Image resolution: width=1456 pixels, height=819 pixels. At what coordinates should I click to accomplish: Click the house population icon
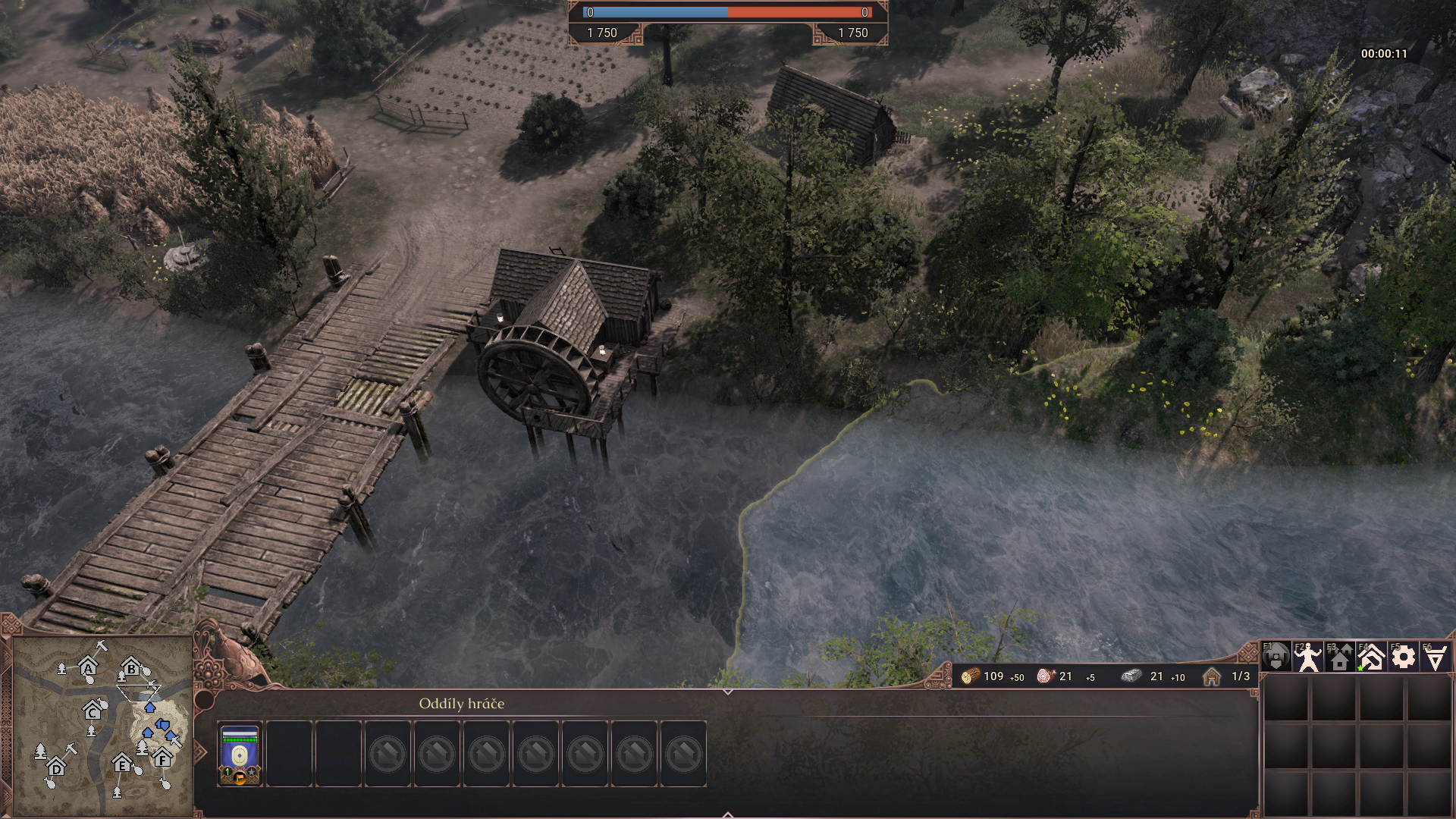click(1211, 676)
